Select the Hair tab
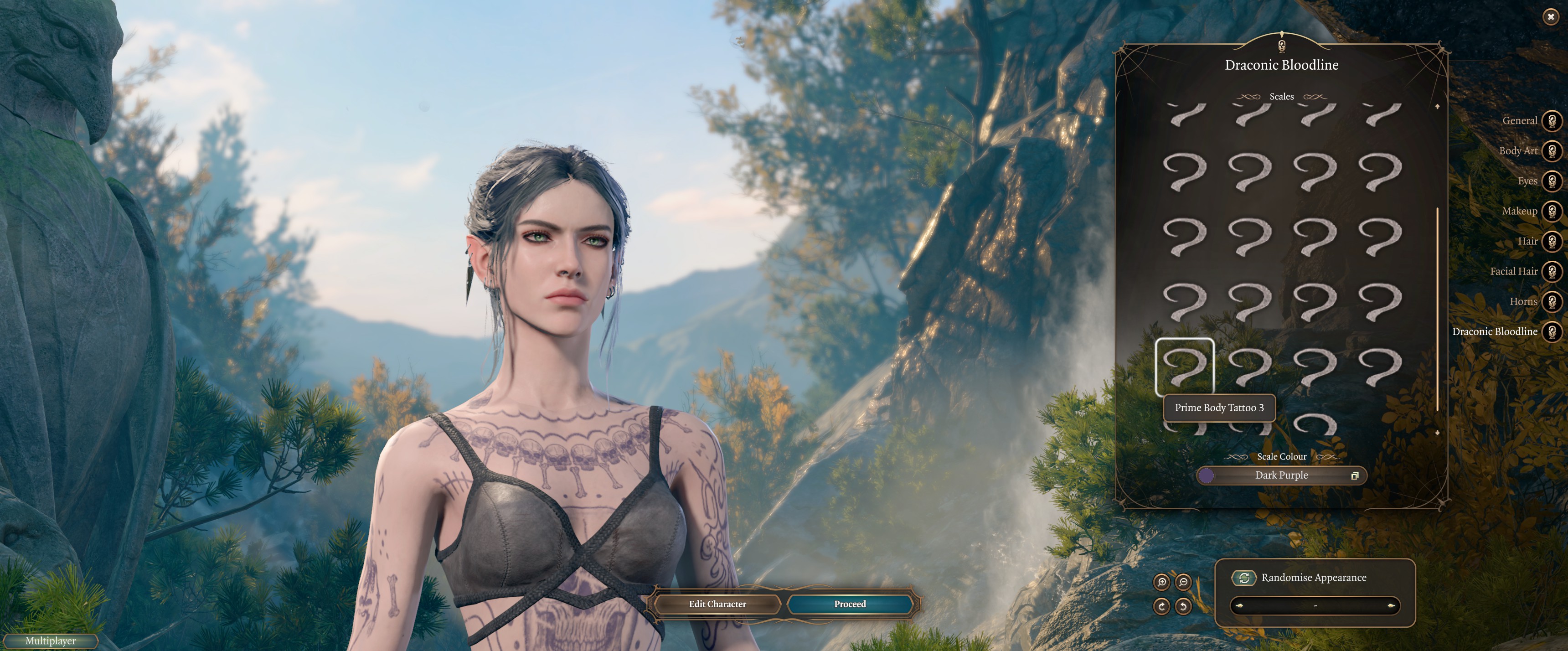The image size is (1568, 651). coord(1552,241)
